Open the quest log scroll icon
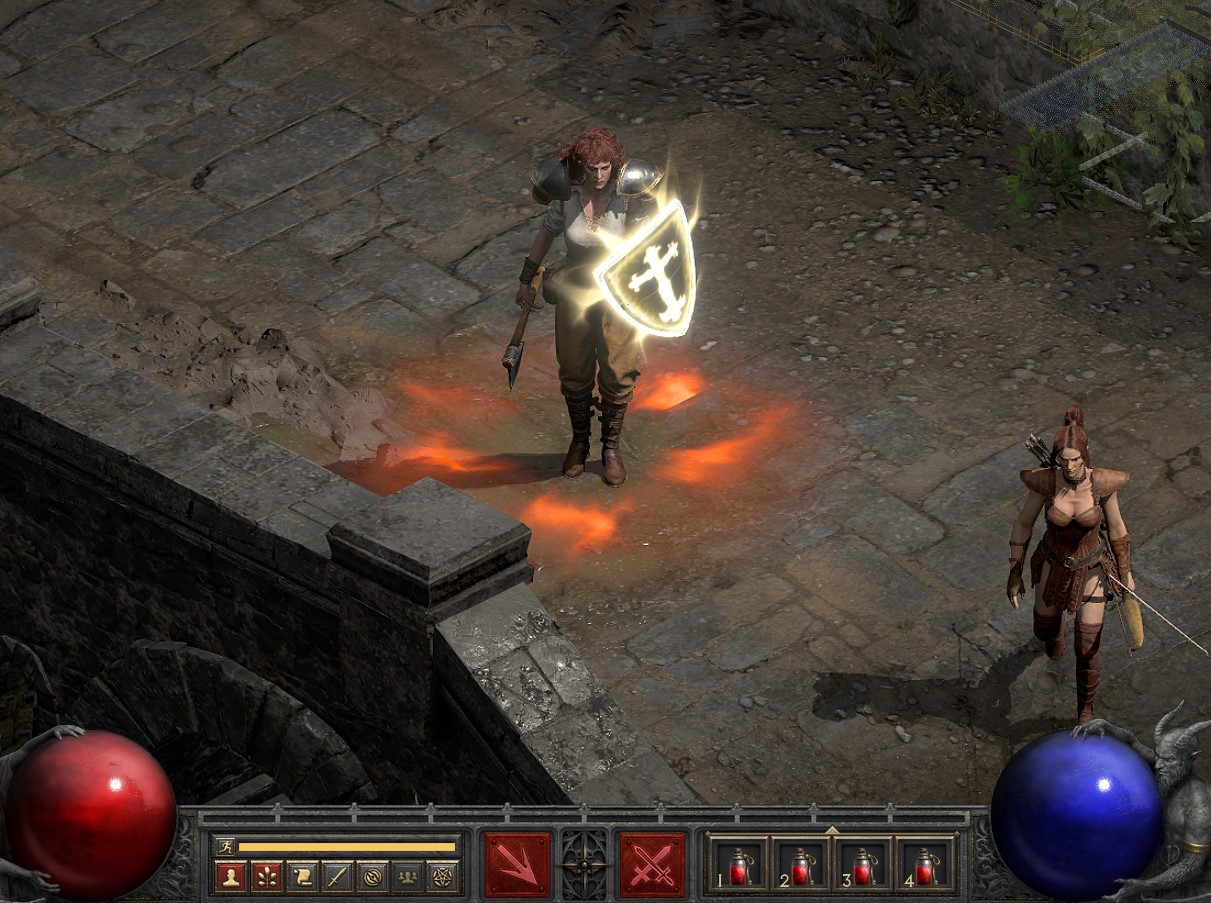1211x903 pixels. pyautogui.click(x=301, y=877)
